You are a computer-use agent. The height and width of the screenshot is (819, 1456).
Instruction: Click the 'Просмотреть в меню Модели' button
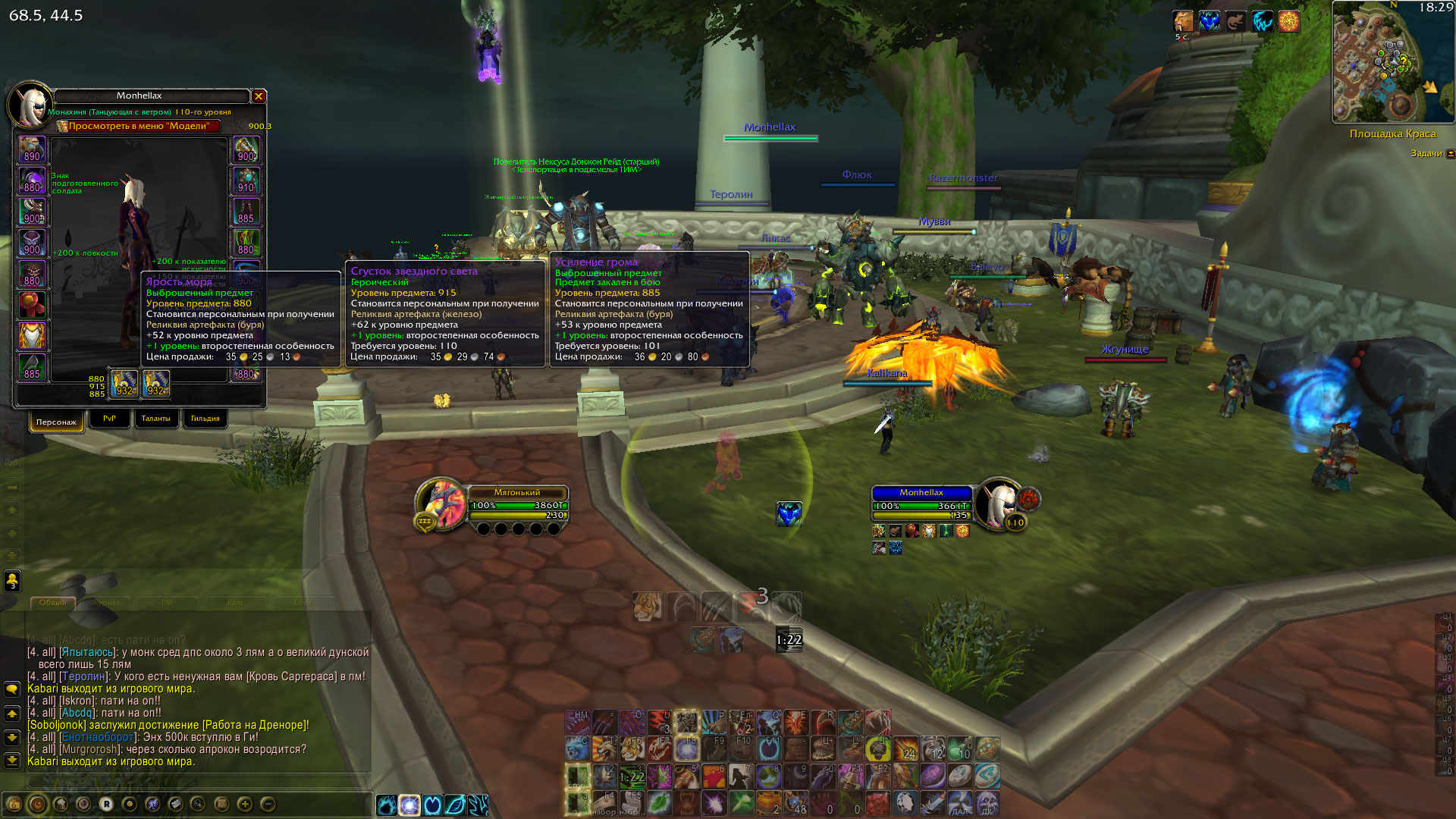(x=139, y=127)
